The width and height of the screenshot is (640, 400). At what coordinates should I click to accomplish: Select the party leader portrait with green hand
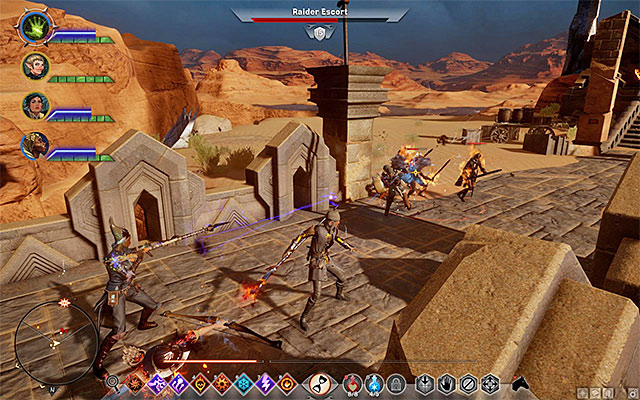(x=33, y=27)
